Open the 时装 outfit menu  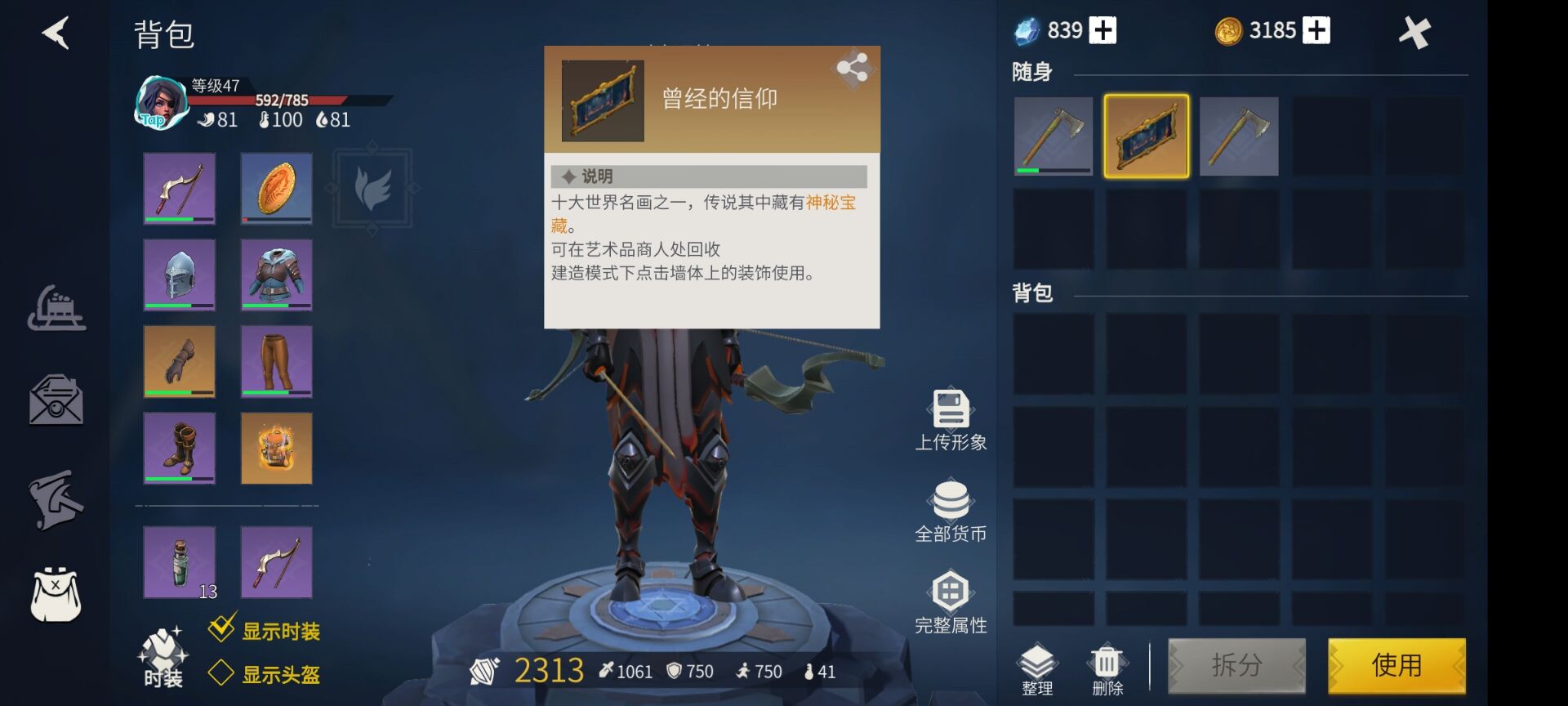coord(163,657)
